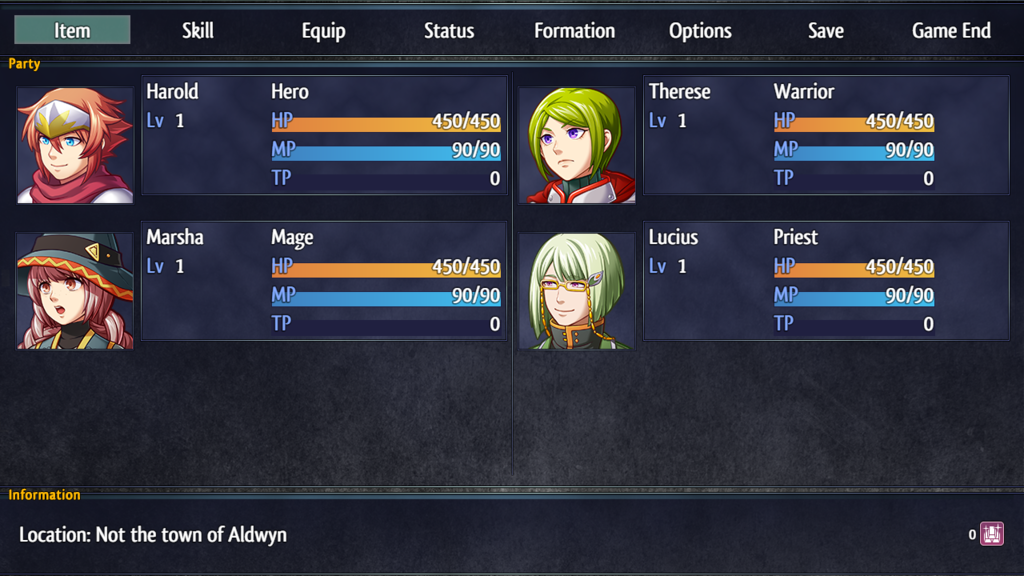The width and height of the screenshot is (1024, 576).
Task: Pick Therese the Warrior's party panel
Action: 826,135
